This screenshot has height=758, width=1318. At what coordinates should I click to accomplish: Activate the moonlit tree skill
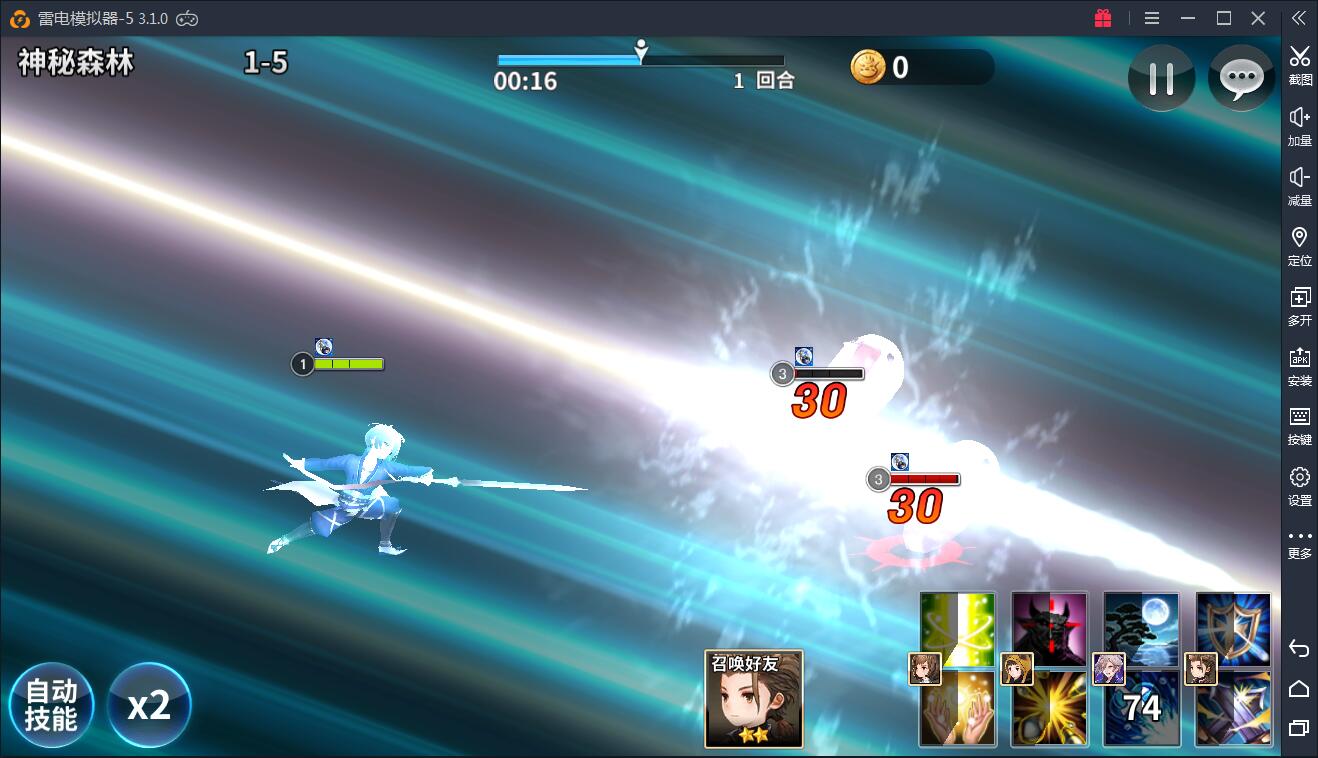tap(1141, 628)
